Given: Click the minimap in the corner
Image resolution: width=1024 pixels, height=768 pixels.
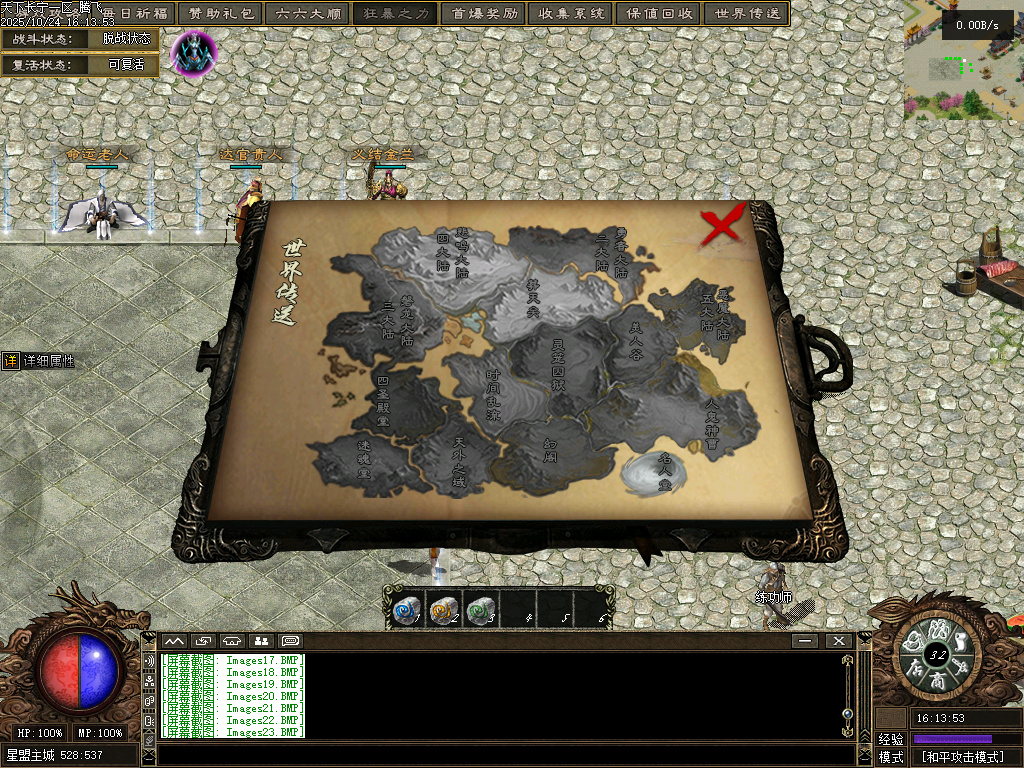Looking at the screenshot, I should point(963,60).
